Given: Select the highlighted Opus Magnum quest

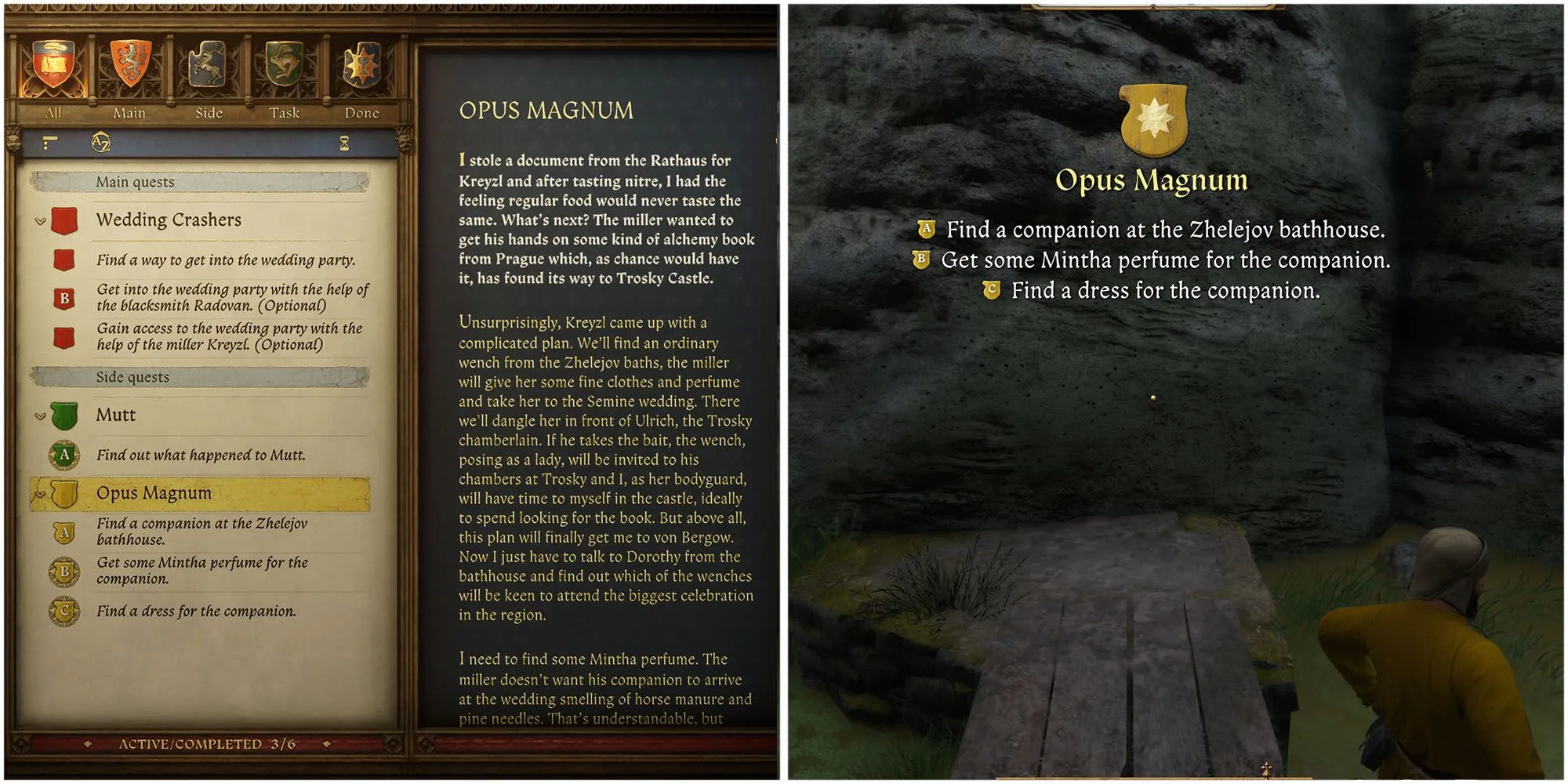Looking at the screenshot, I should click(x=154, y=493).
